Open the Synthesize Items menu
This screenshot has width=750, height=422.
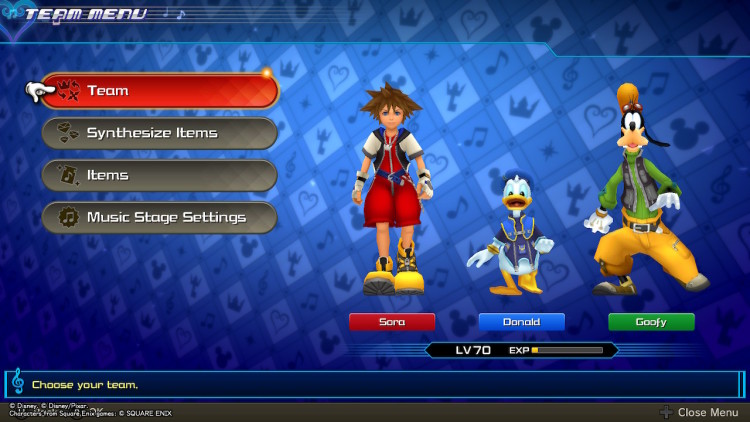tap(160, 133)
